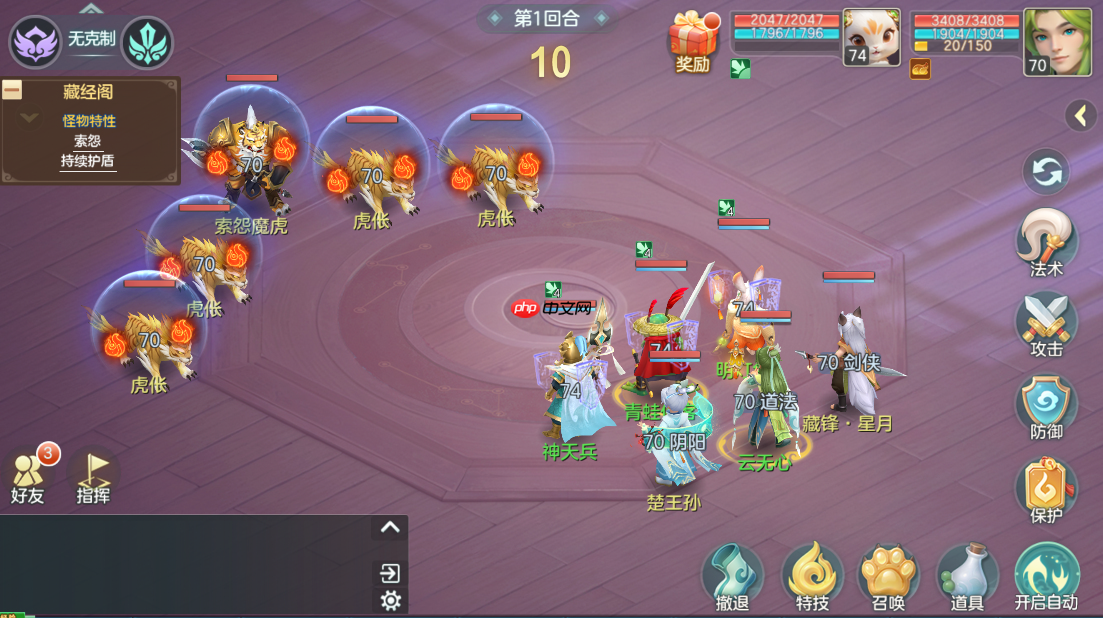Open the 召唤 summon pet menu
Screen dimensions: 1103x618
tap(889, 577)
